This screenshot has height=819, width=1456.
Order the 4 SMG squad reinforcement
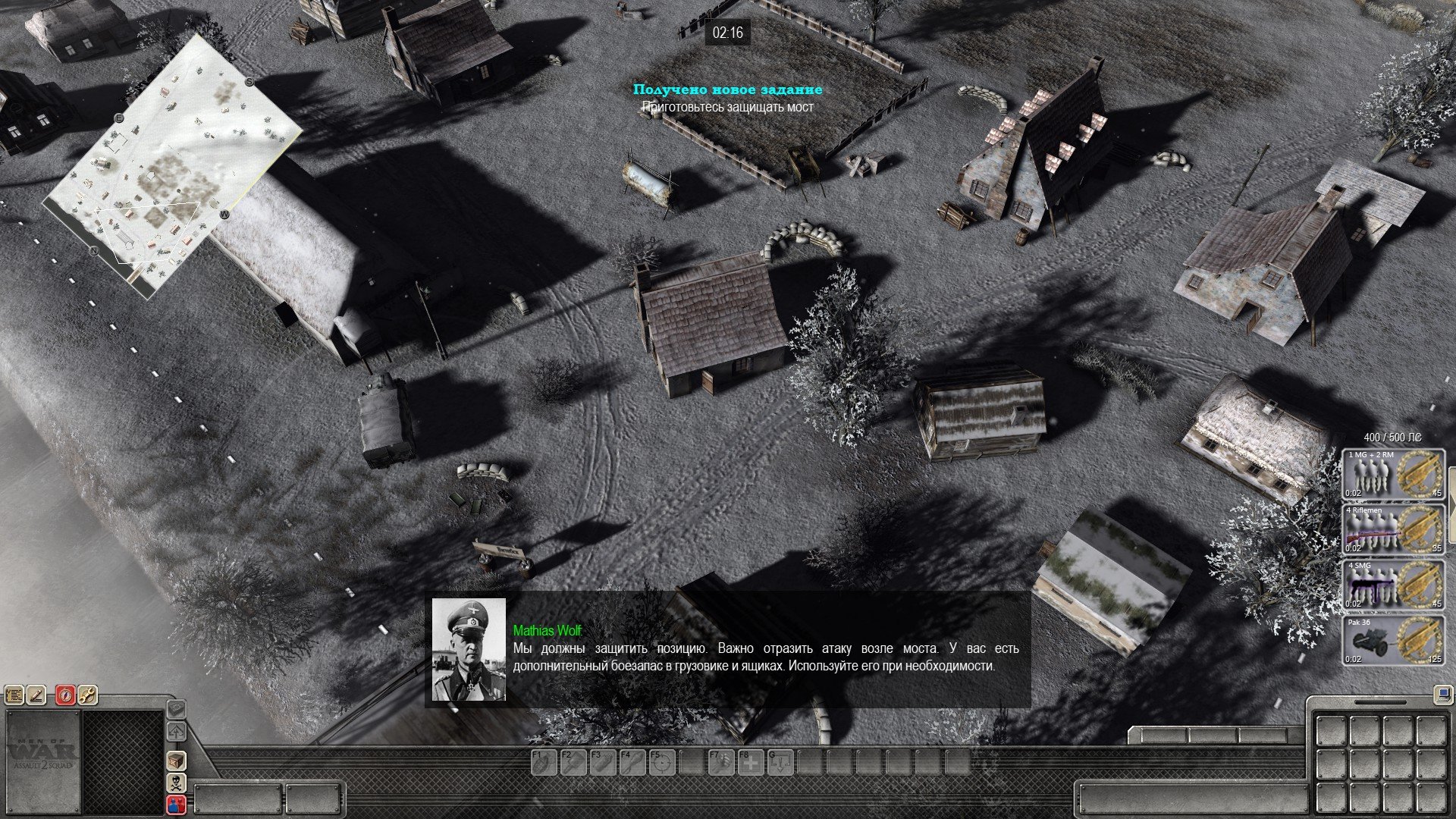tap(1394, 585)
